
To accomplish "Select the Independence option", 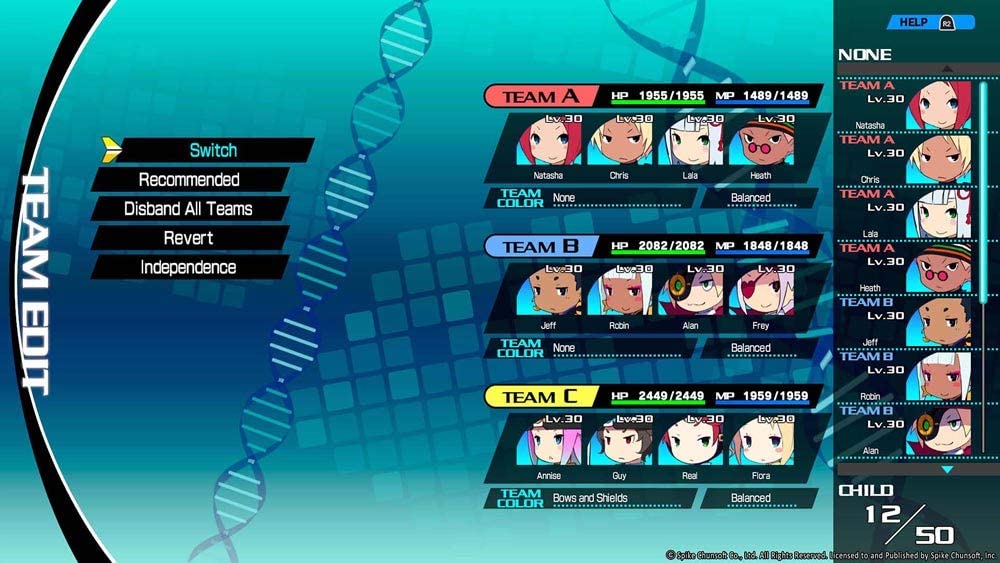I will click(188, 267).
